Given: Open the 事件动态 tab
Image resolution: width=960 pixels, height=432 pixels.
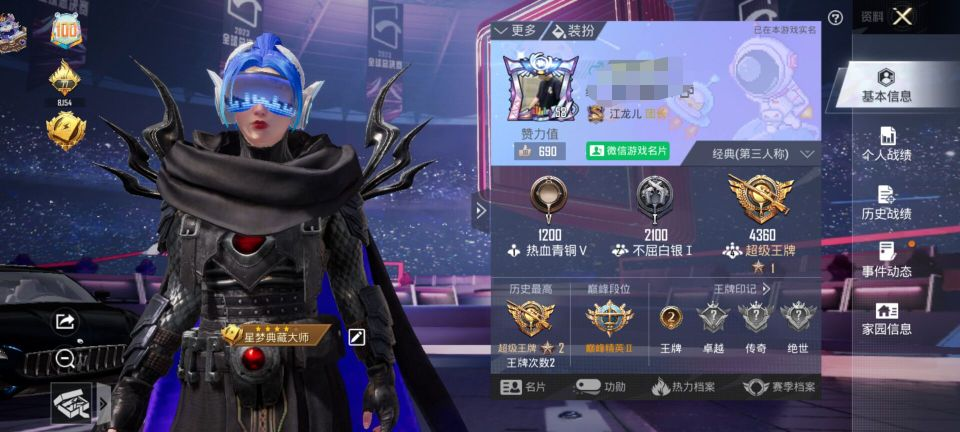Looking at the screenshot, I should coord(886,260).
